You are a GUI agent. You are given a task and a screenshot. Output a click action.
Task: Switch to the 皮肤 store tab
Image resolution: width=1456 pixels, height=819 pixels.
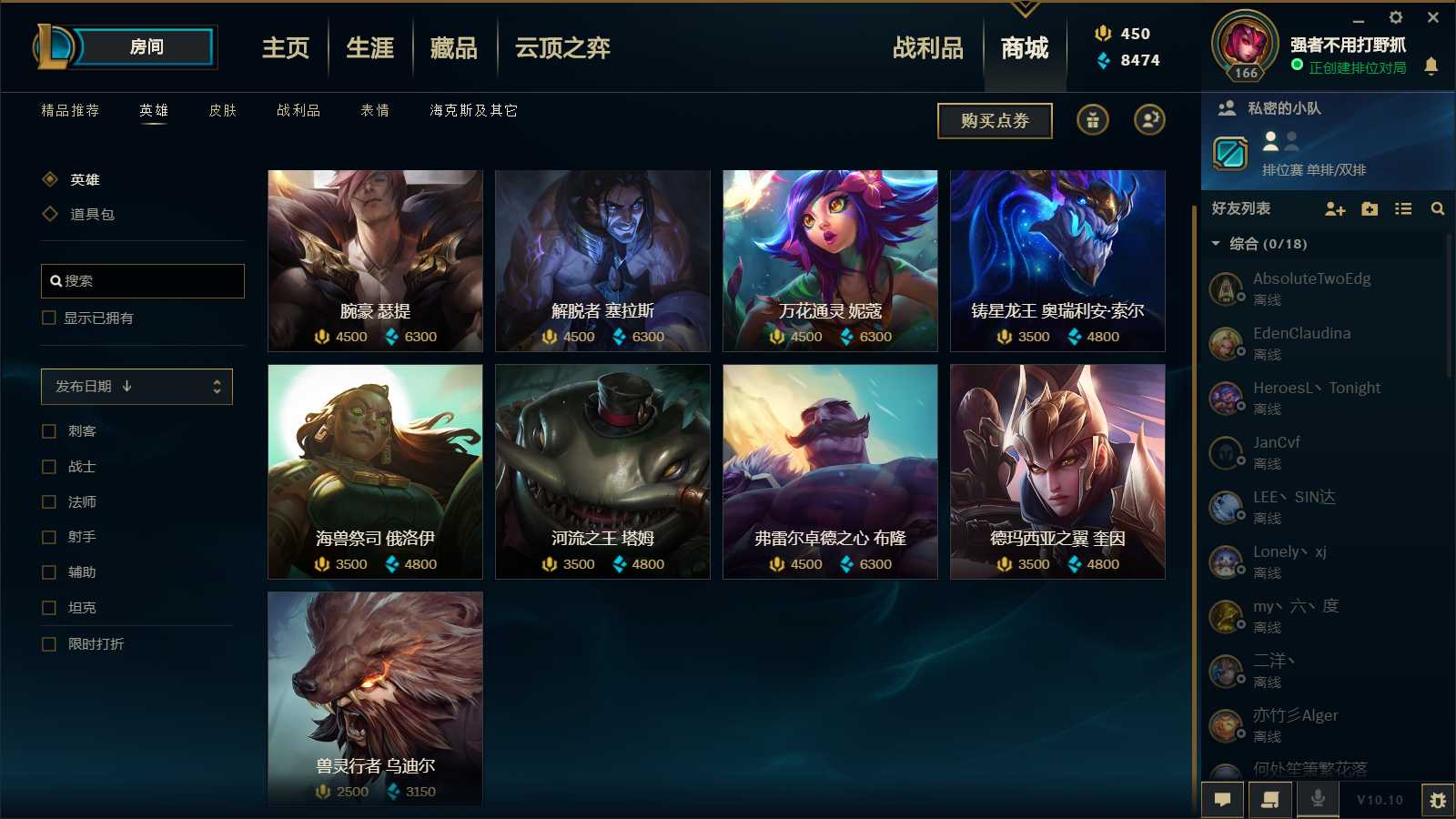pos(224,110)
